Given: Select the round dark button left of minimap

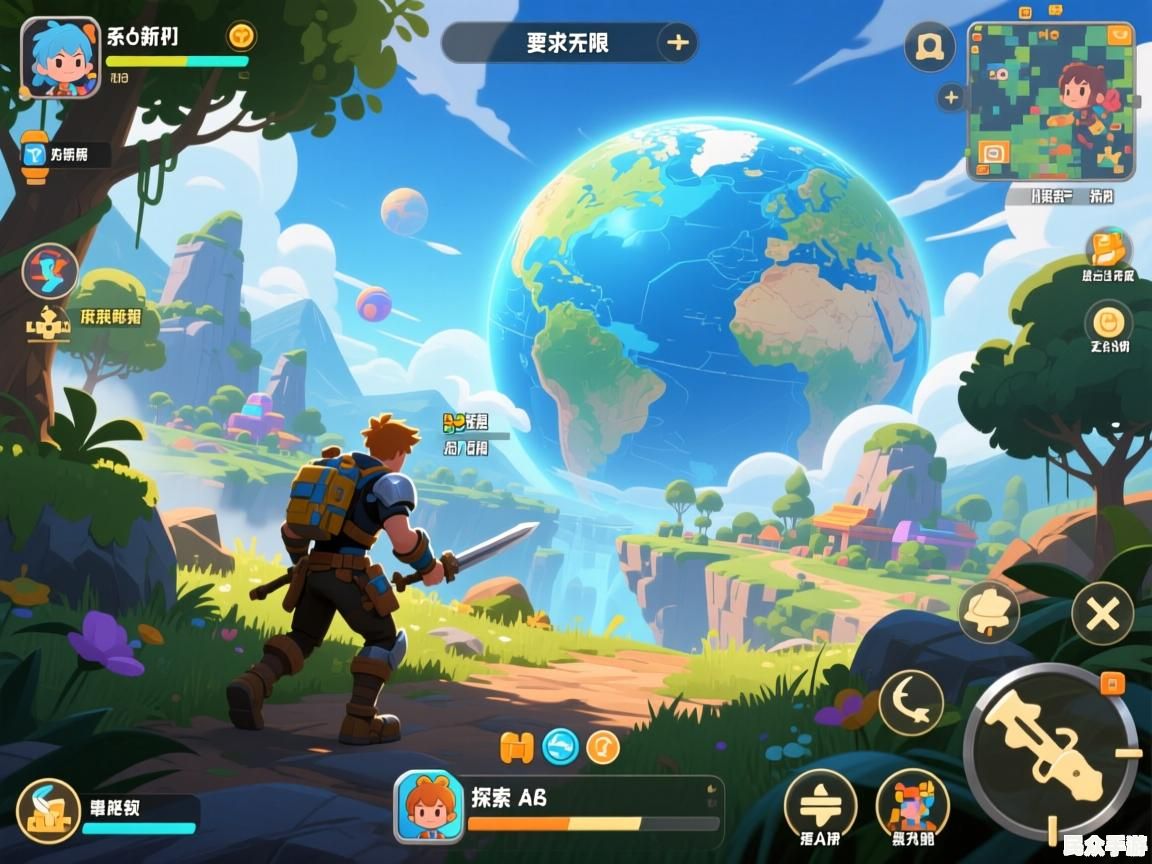Looking at the screenshot, I should 929,46.
